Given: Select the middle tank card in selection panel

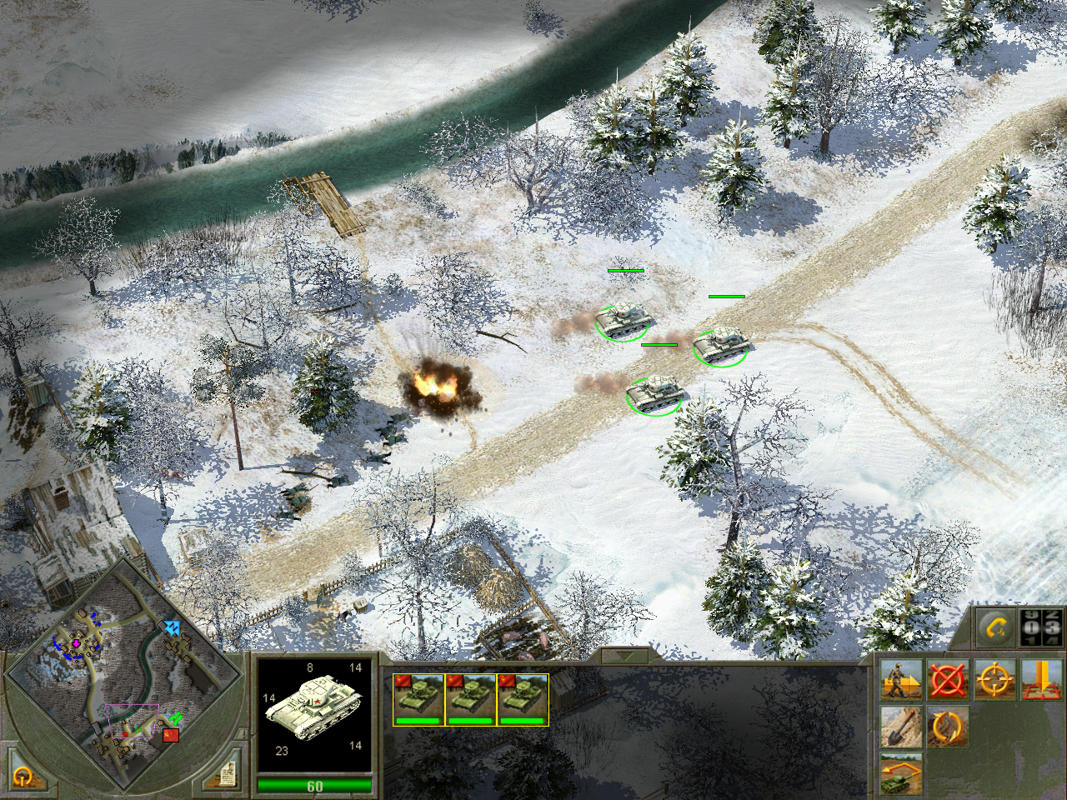Looking at the screenshot, I should [x=470, y=698].
